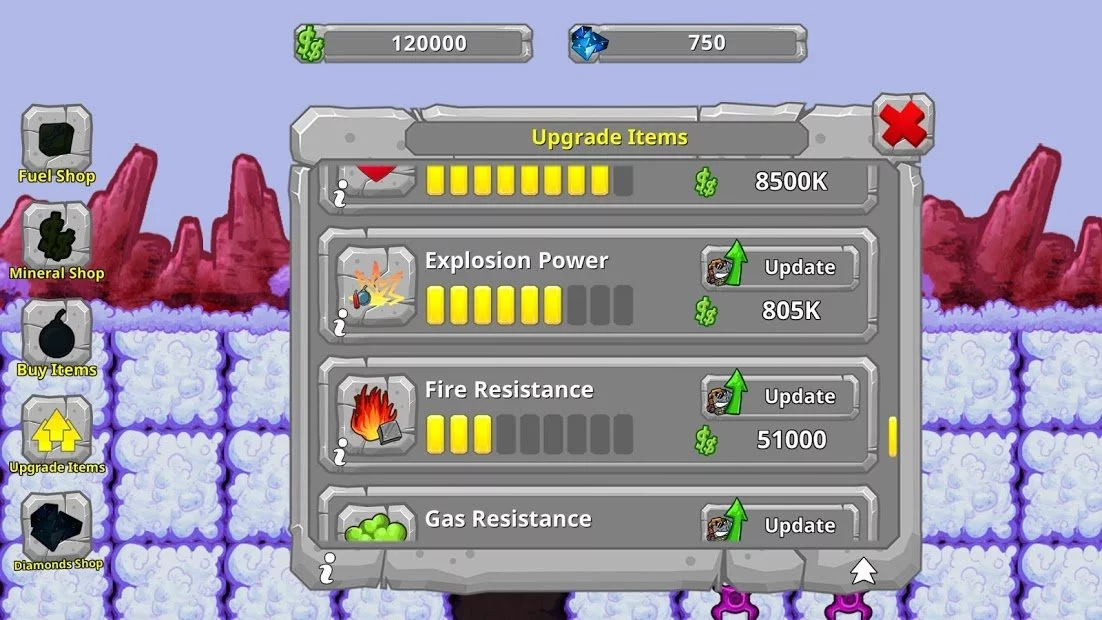The image size is (1102, 620).
Task: Update the Gas Resistance upgrade
Action: click(x=780, y=525)
